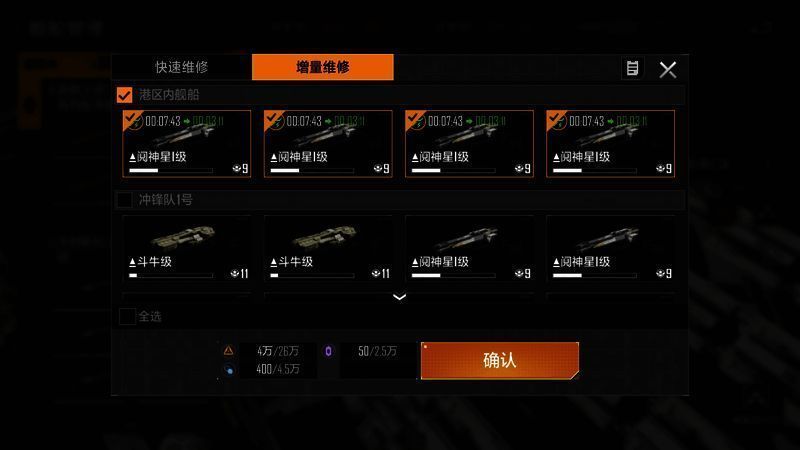This screenshot has width=800, height=450.
Task: Open the repair list notes icon
Action: (632, 69)
